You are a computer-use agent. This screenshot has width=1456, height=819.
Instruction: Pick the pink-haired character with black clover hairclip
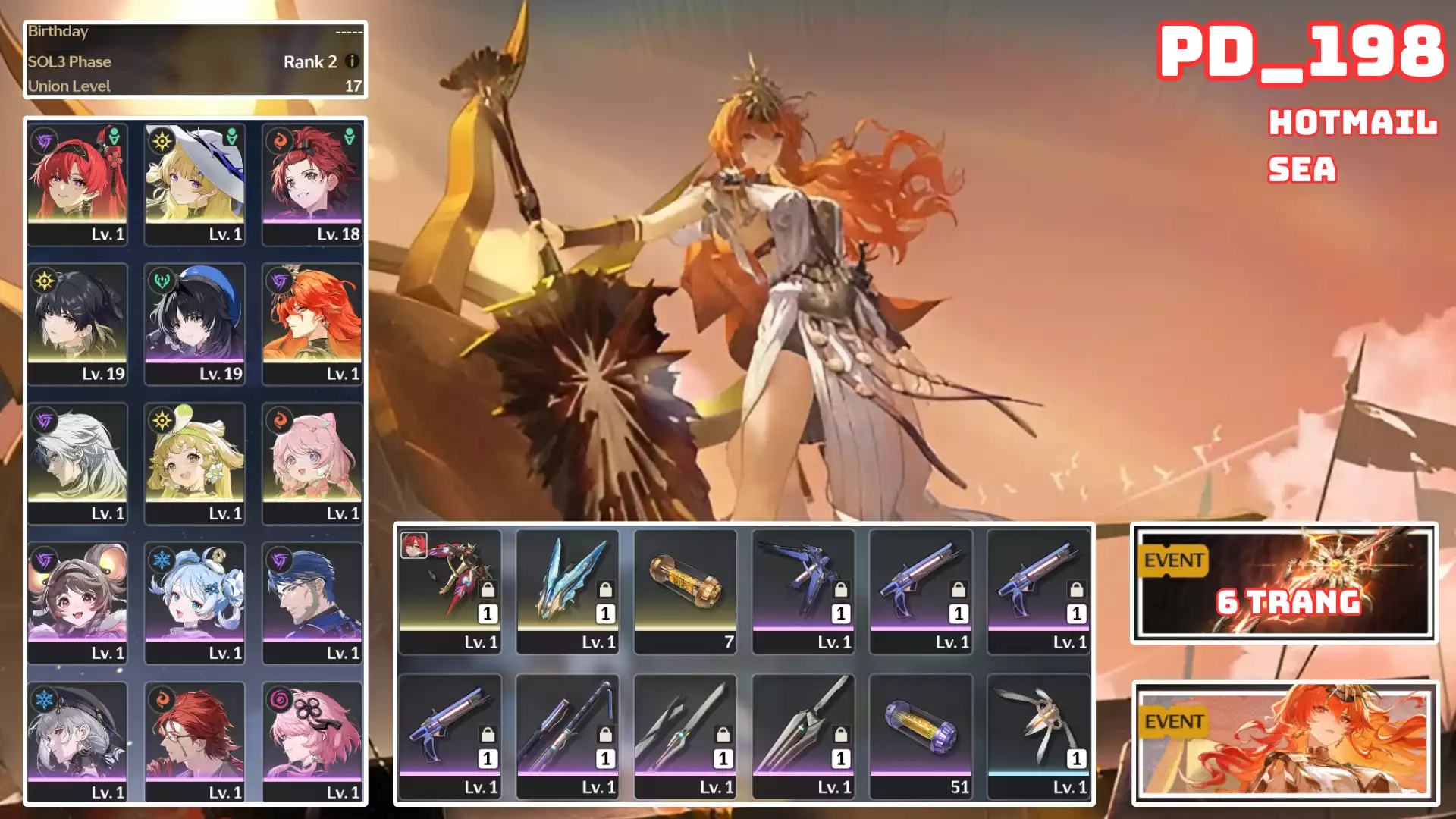tap(312, 742)
